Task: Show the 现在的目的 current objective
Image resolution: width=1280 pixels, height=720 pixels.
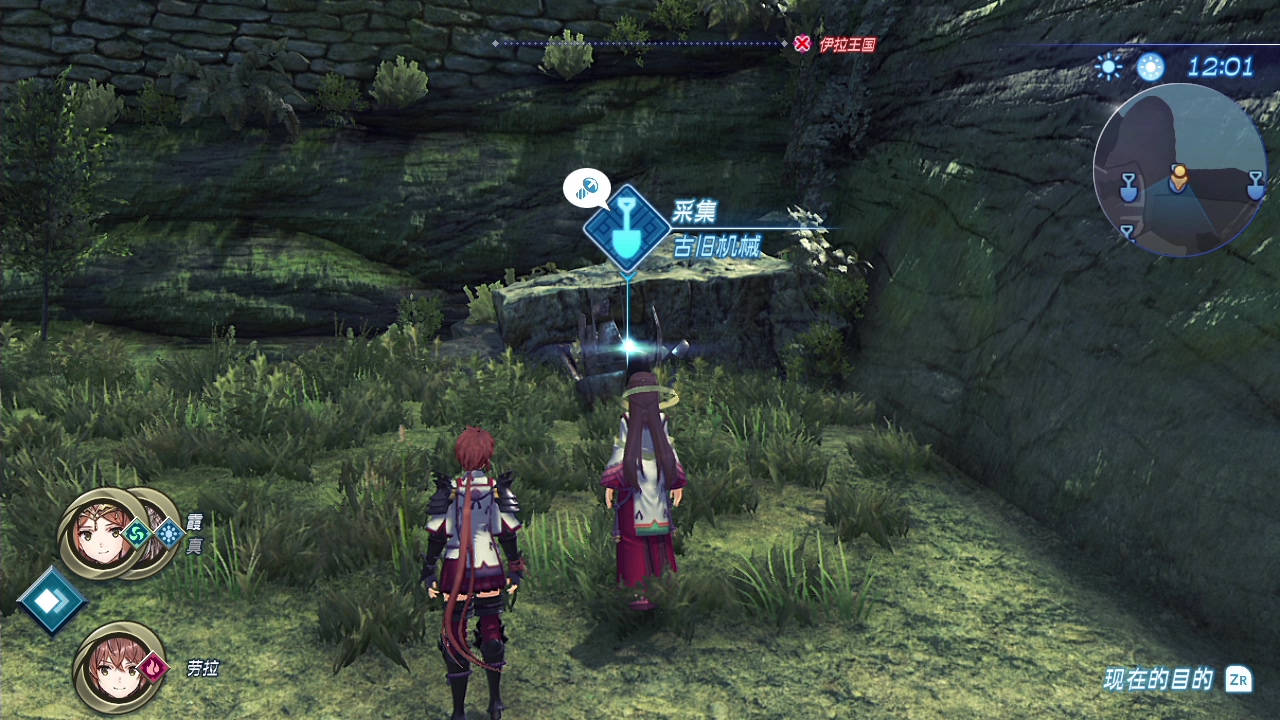Action: (1176, 680)
